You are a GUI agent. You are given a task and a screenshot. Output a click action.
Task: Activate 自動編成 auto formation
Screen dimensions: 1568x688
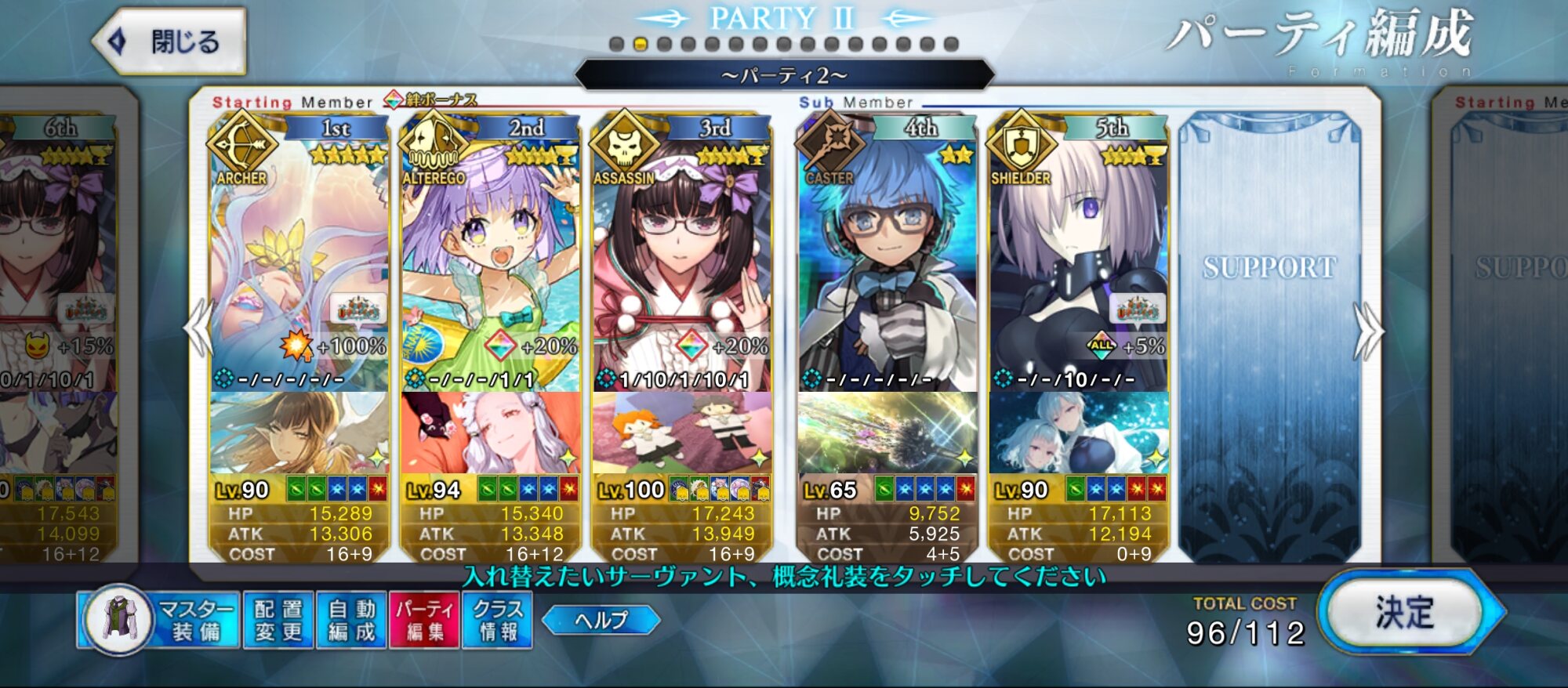[x=351, y=620]
